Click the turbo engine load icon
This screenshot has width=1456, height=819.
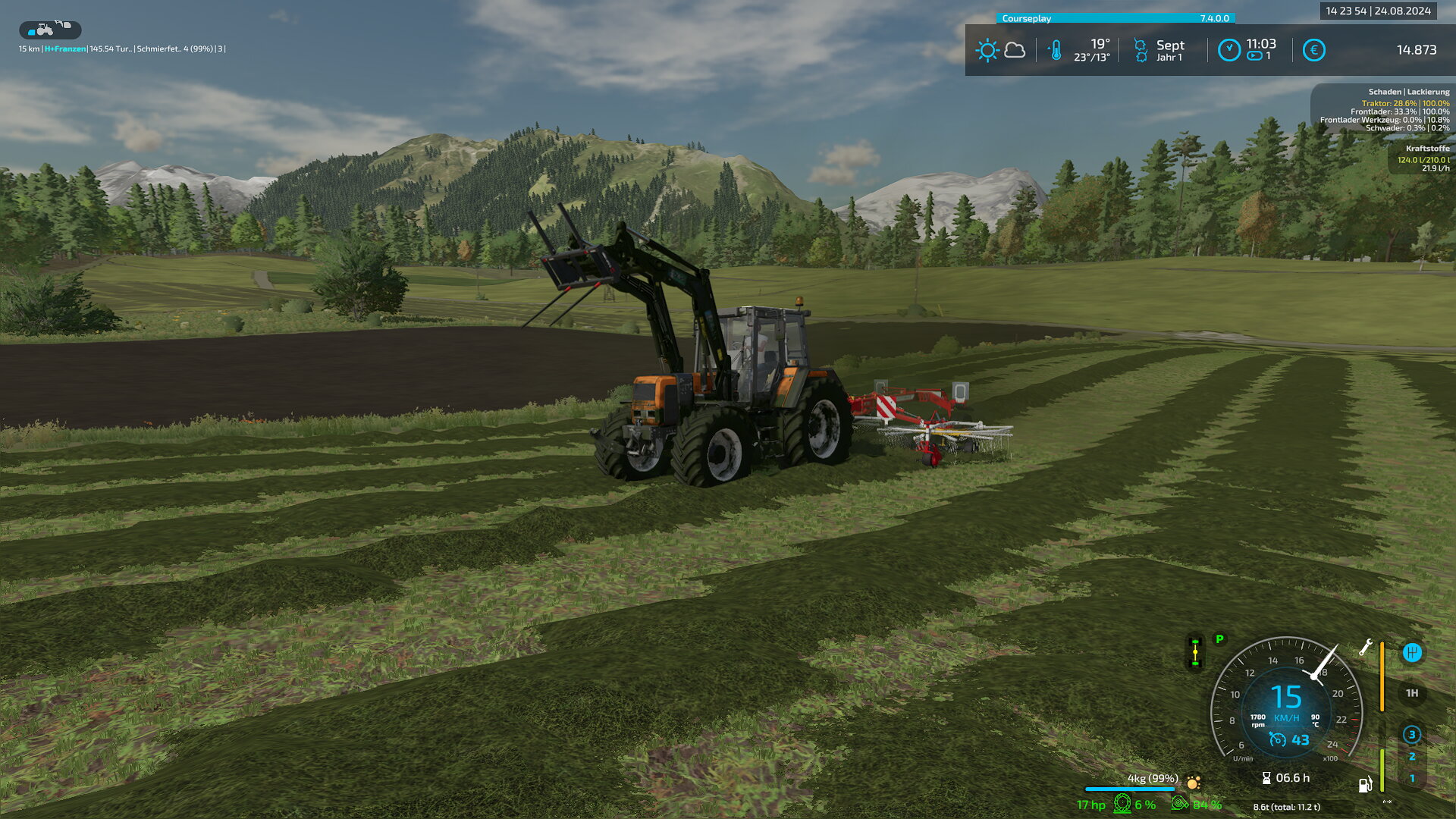tap(1179, 804)
